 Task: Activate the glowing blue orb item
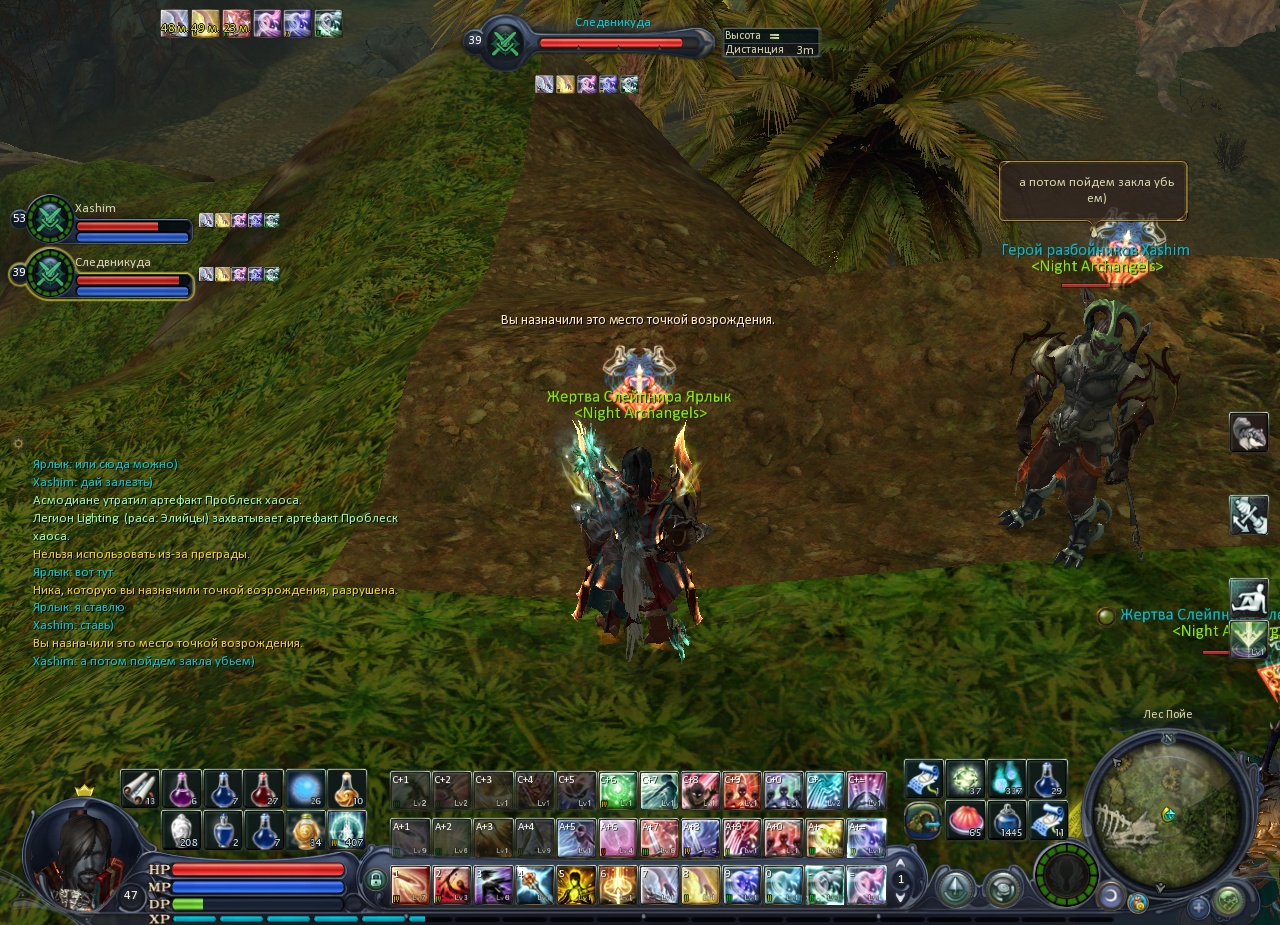coord(304,789)
